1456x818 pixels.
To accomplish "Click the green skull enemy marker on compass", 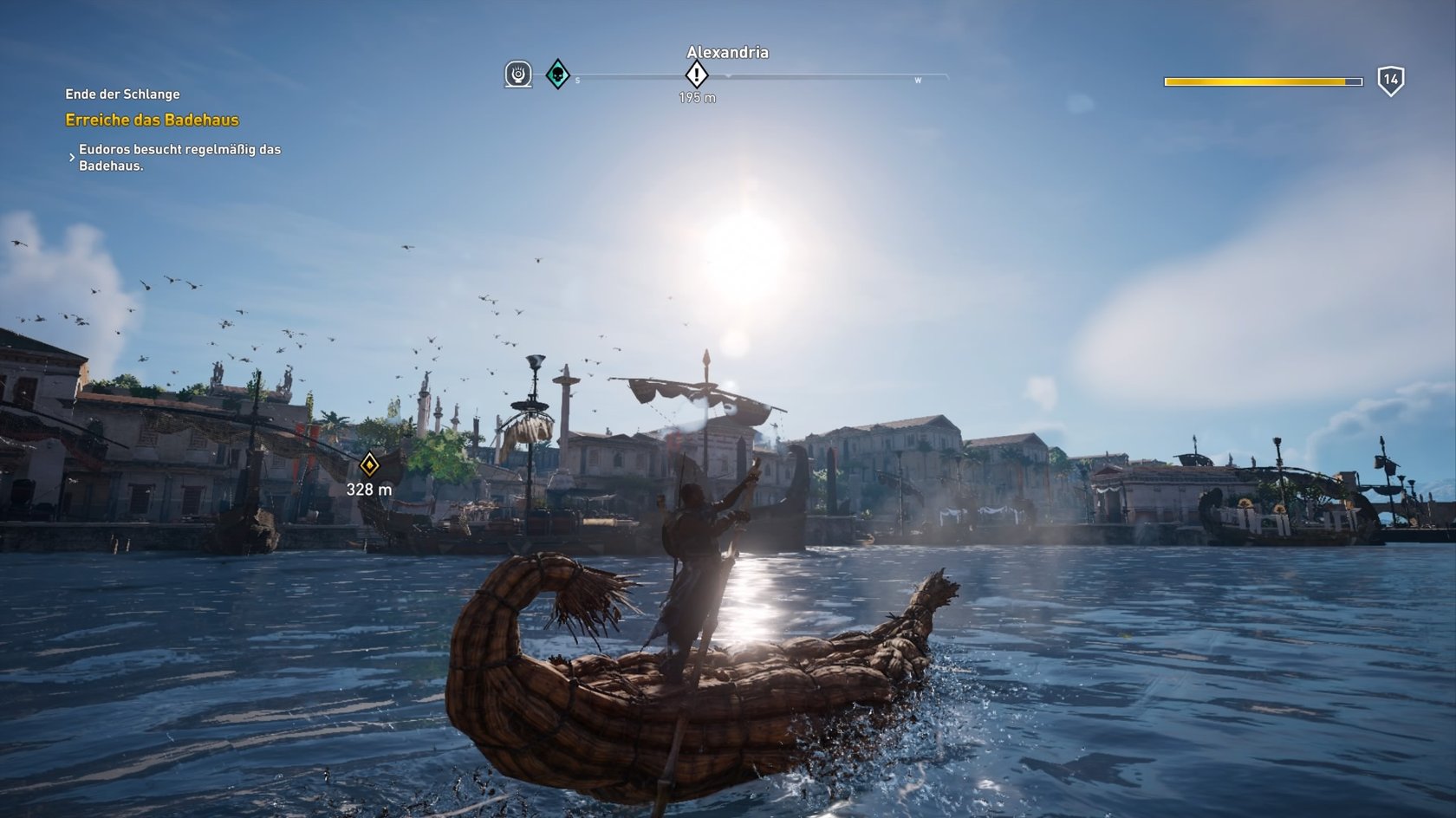I will coord(557,75).
